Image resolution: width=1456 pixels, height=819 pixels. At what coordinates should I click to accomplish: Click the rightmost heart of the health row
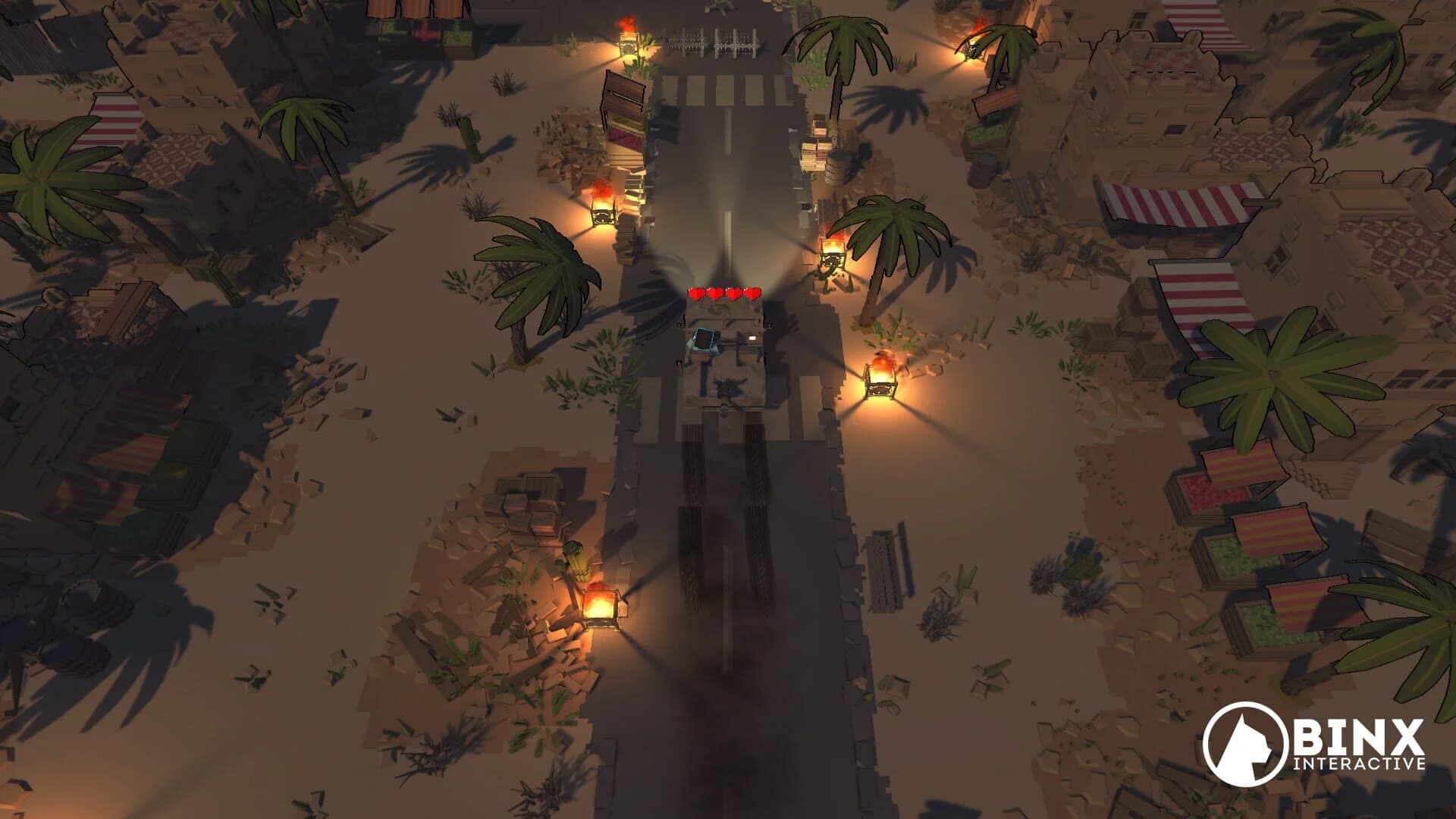(x=752, y=293)
